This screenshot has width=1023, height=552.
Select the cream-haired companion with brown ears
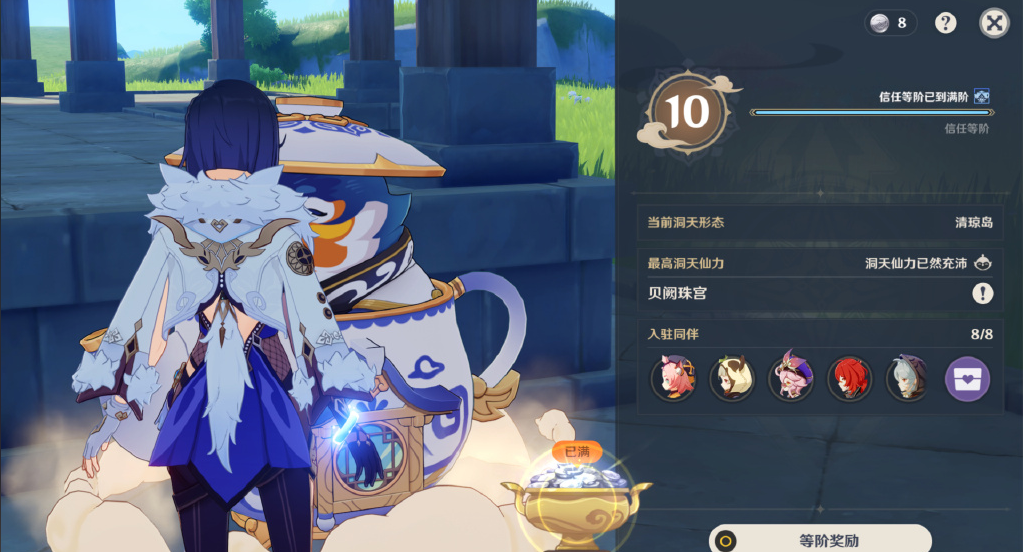(731, 379)
